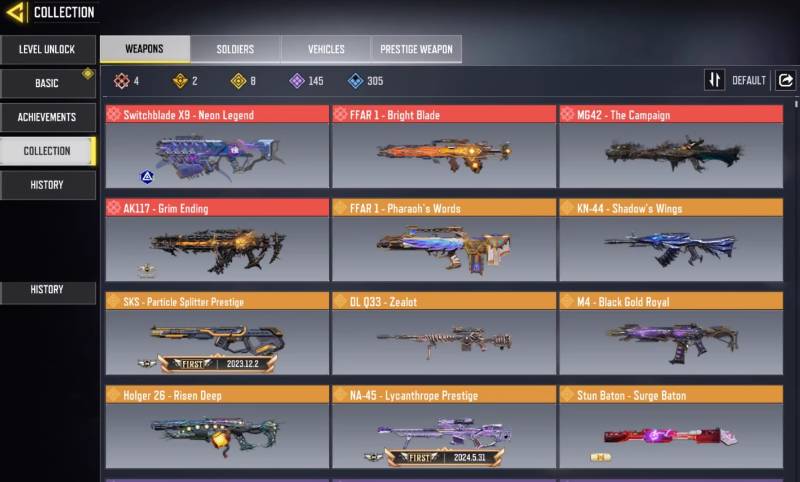Filter by the purple rarity icon
This screenshot has width=800, height=482.
tap(297, 81)
